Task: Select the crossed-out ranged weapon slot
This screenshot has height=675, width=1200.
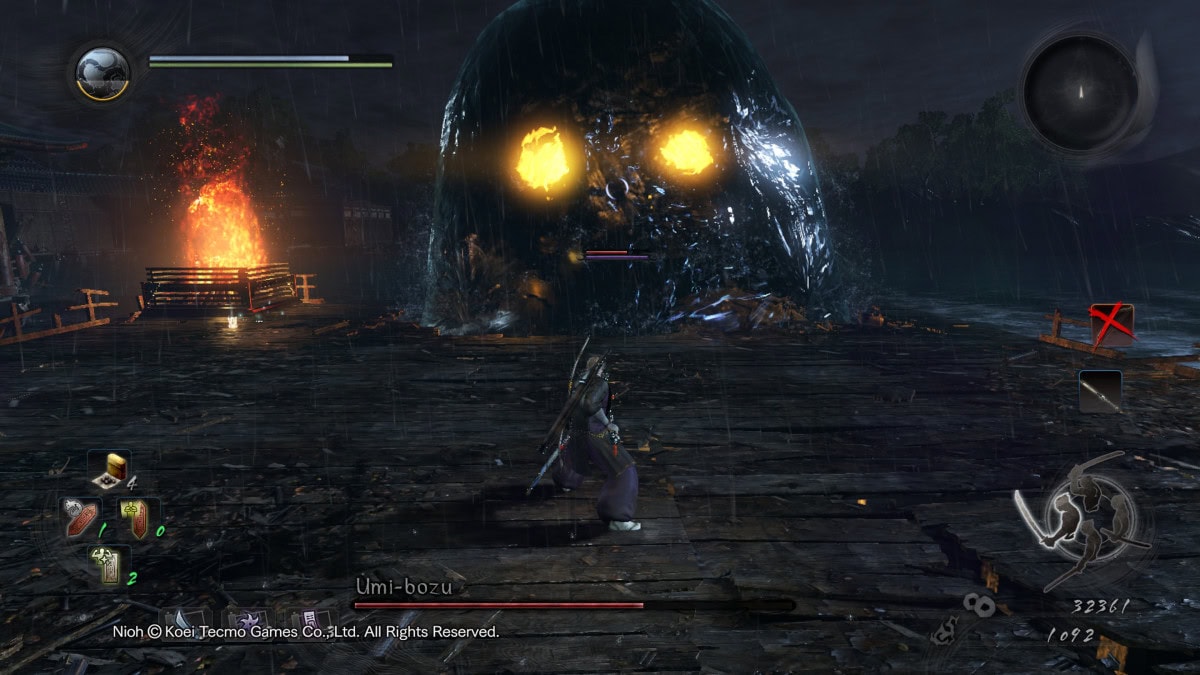Action: pyautogui.click(x=1111, y=325)
